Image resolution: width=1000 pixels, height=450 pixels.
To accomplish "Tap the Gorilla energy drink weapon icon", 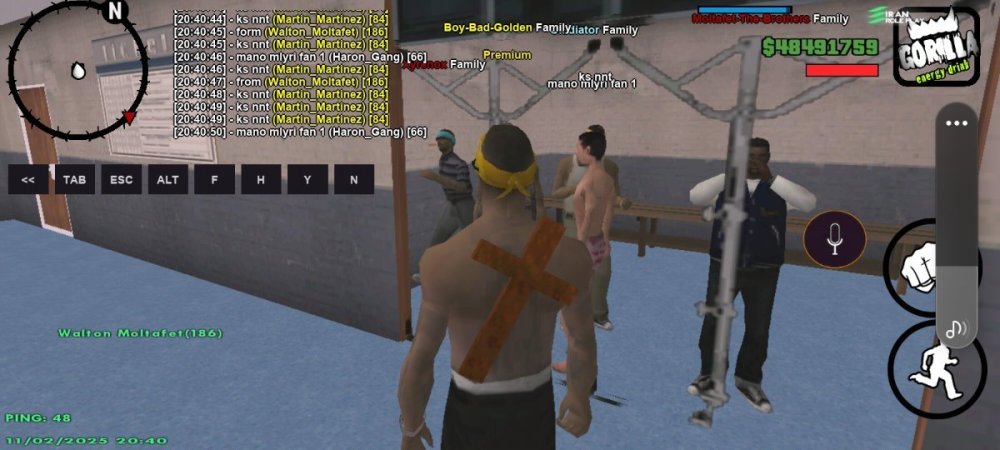I will pyautogui.click(x=936, y=46).
